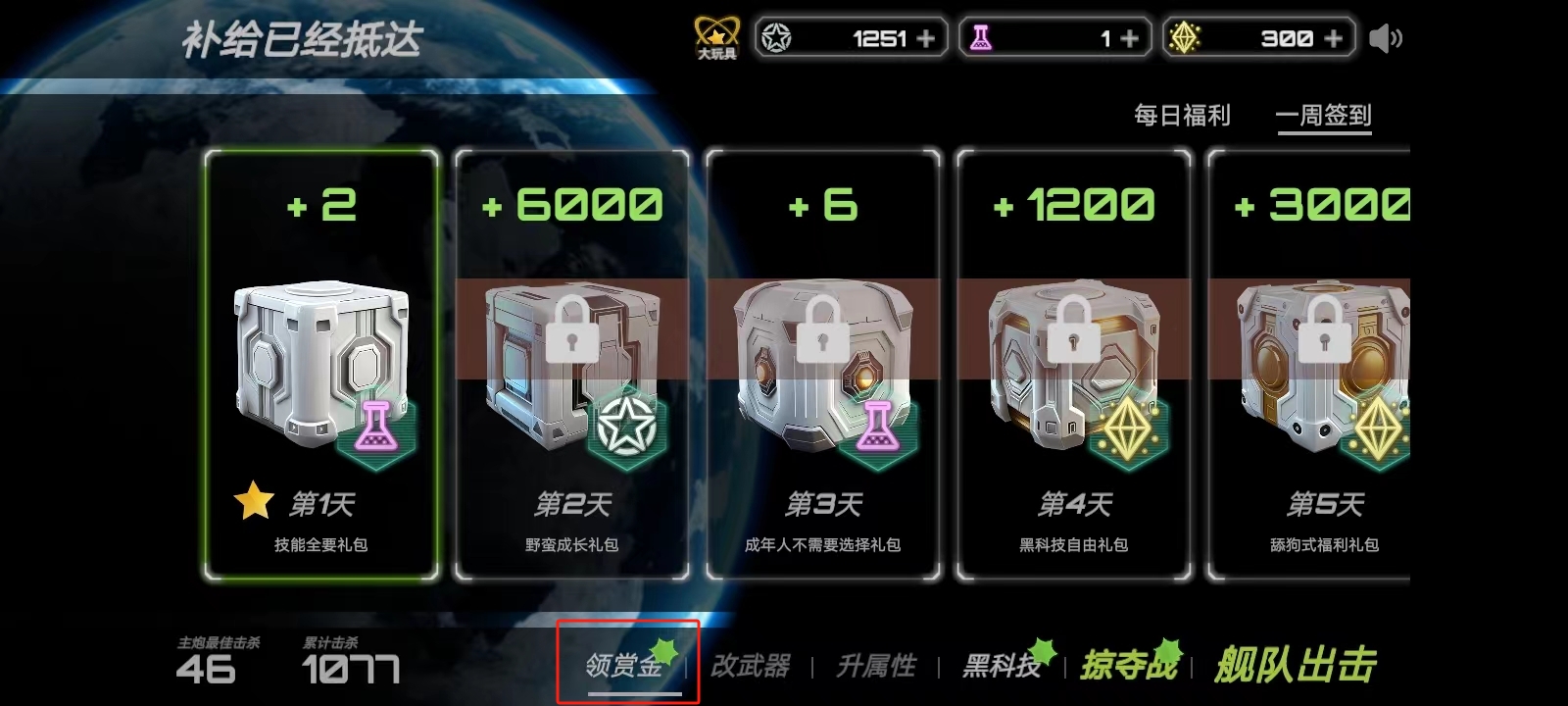Click the lock icon on the 第2天 chest
The image size is (1568, 706).
(x=571, y=335)
